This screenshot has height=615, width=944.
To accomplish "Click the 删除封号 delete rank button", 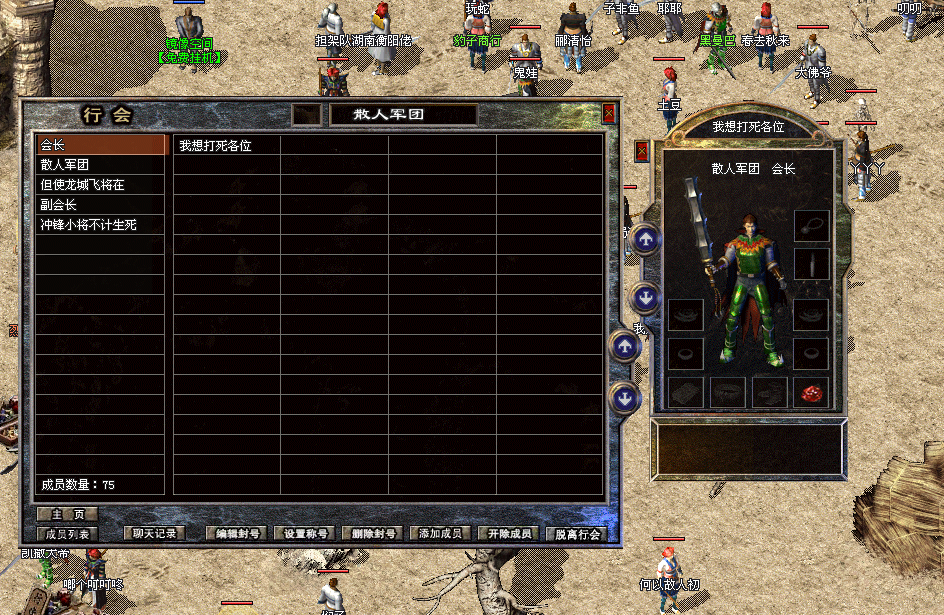I will click(x=374, y=534).
